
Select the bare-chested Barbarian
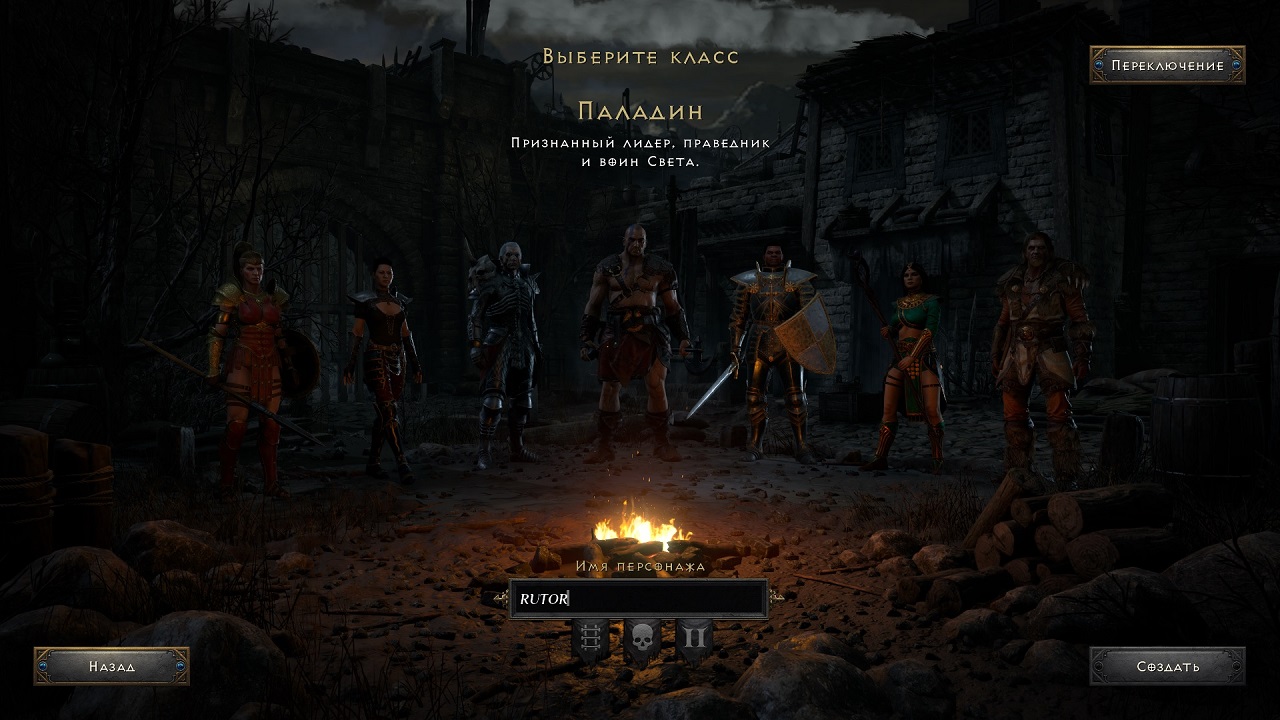(x=634, y=340)
